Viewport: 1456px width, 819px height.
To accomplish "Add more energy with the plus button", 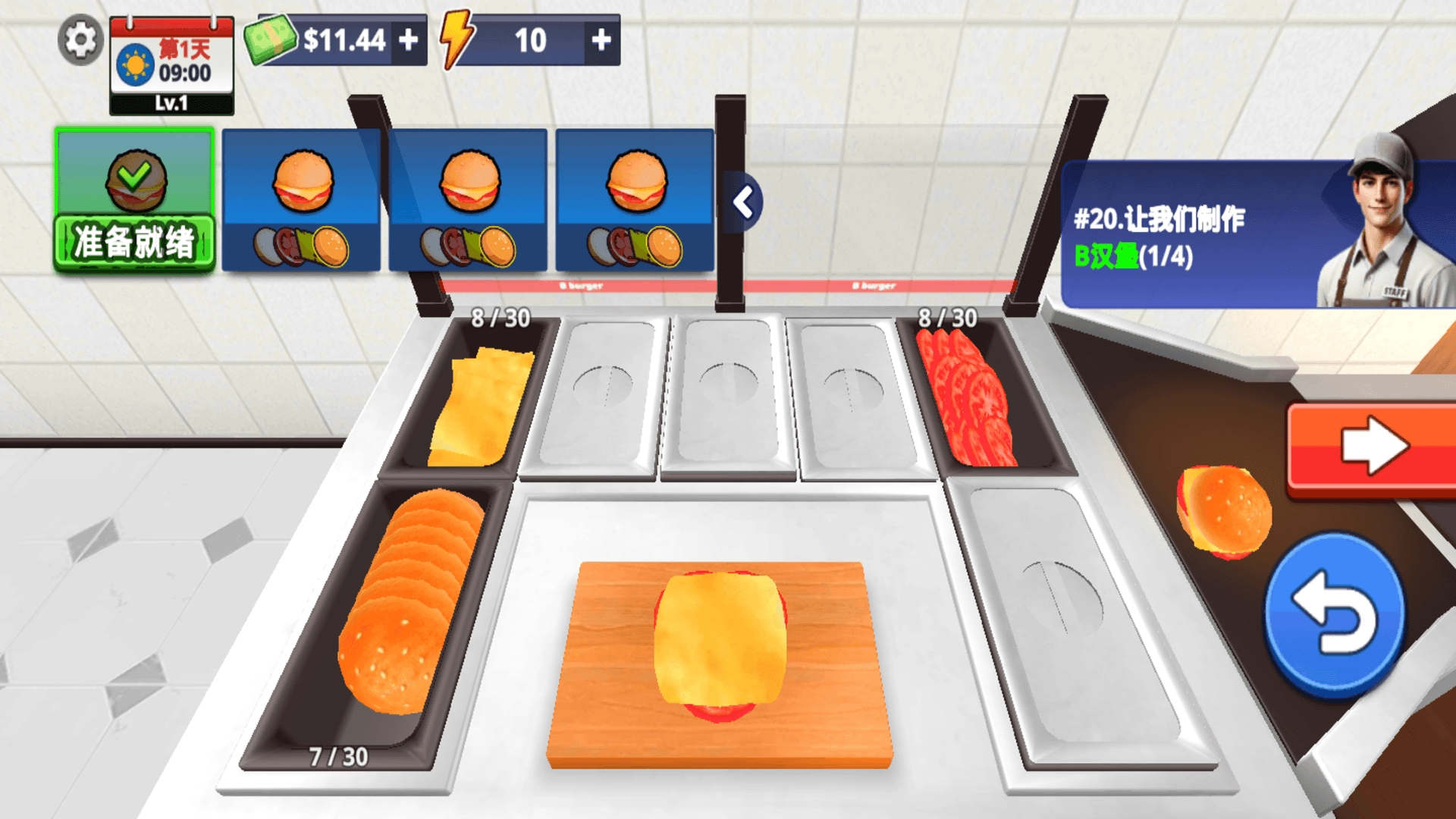I will tap(601, 39).
